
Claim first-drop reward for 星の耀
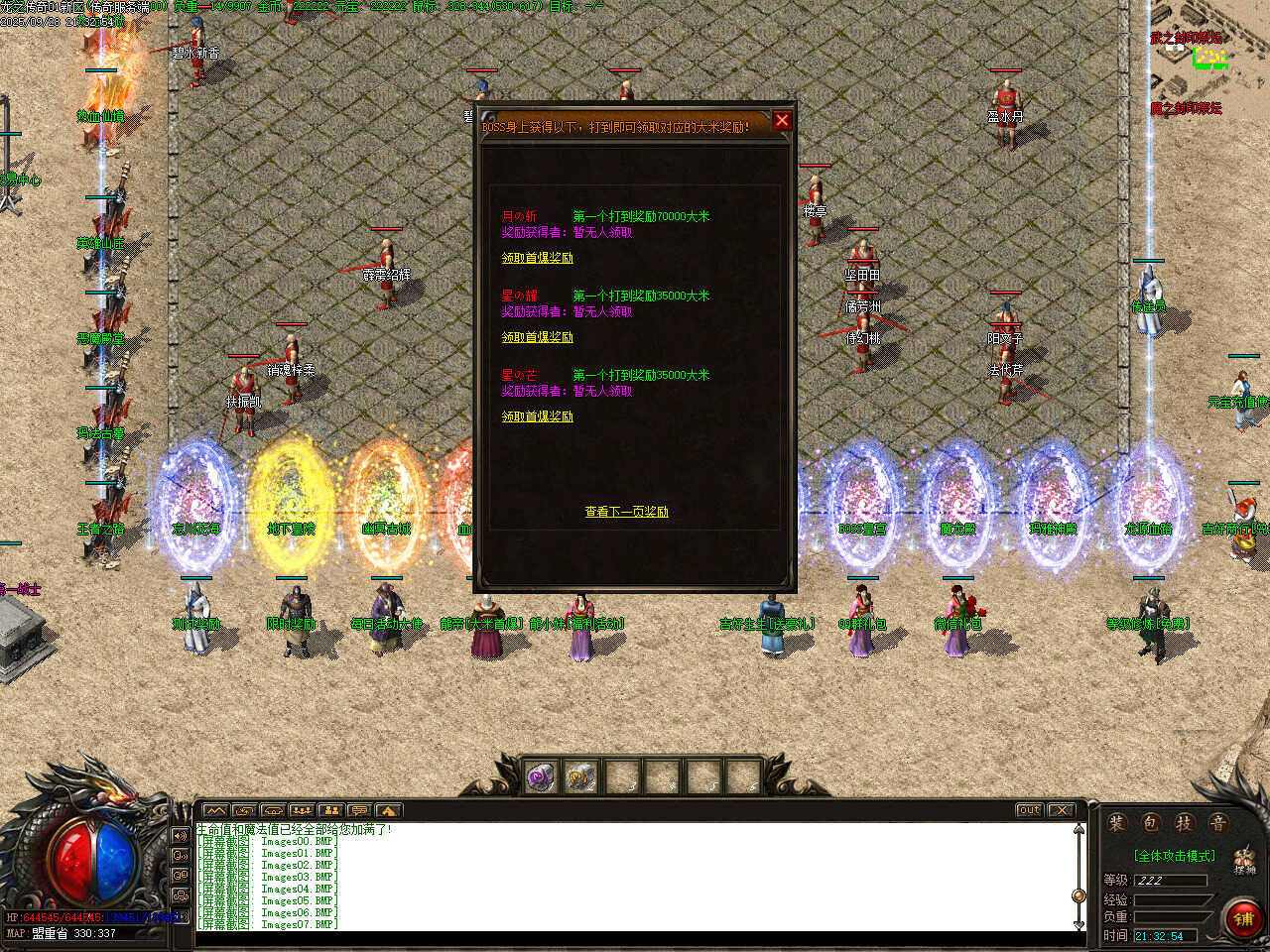point(537,337)
